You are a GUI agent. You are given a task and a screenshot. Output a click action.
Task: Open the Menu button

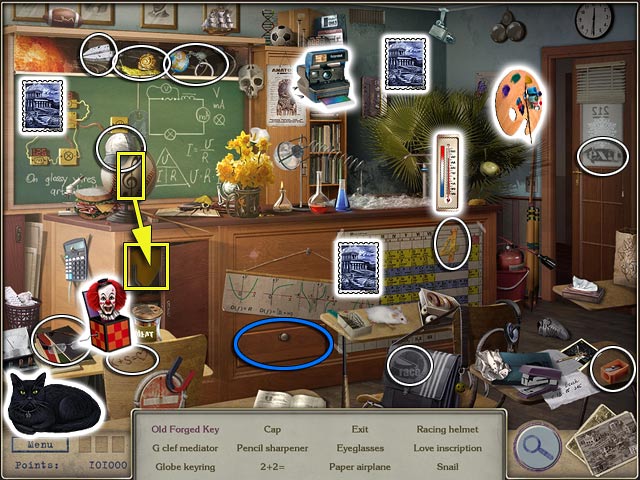pos(41,443)
